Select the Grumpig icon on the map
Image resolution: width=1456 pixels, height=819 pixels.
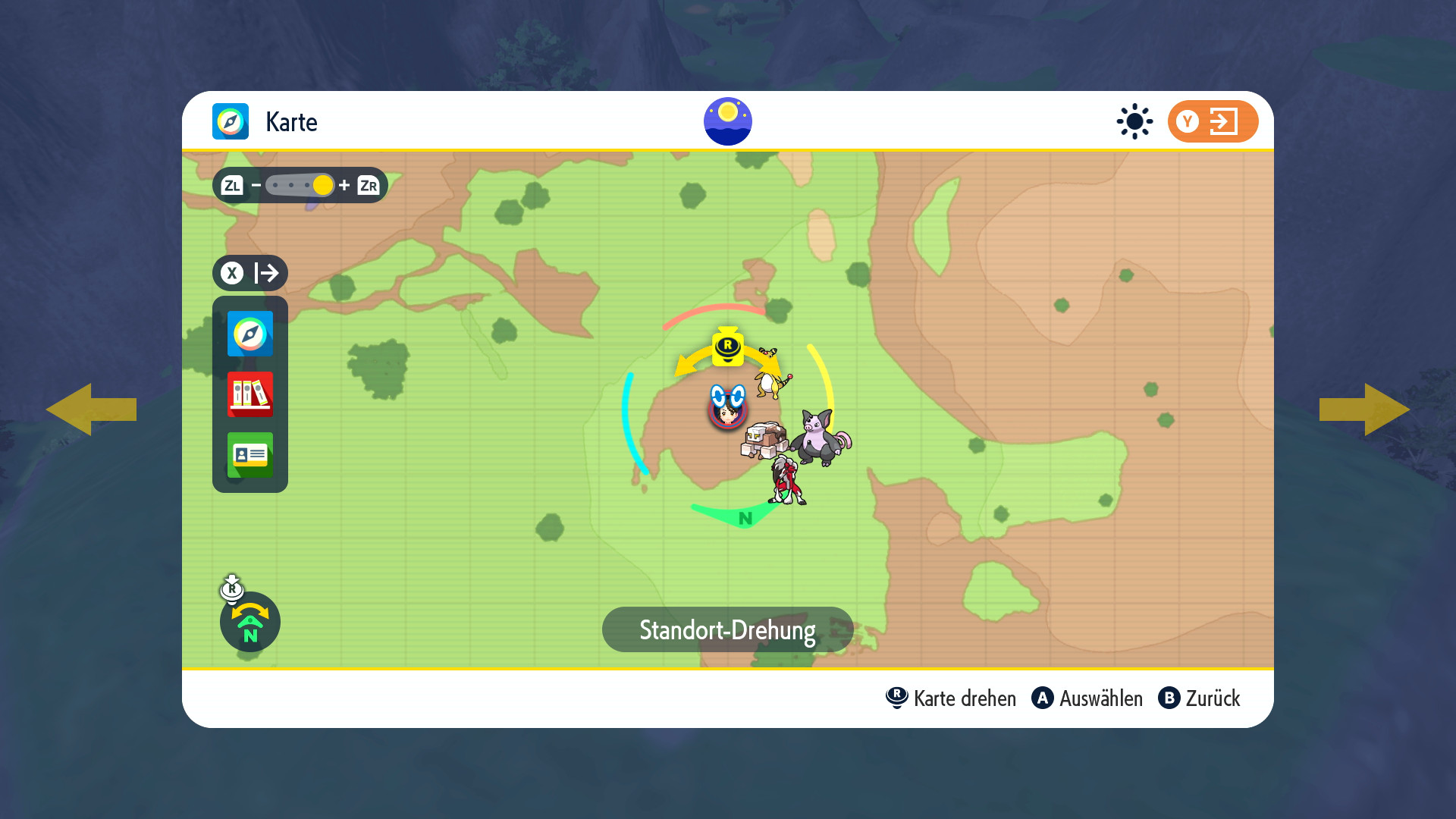coord(821,438)
